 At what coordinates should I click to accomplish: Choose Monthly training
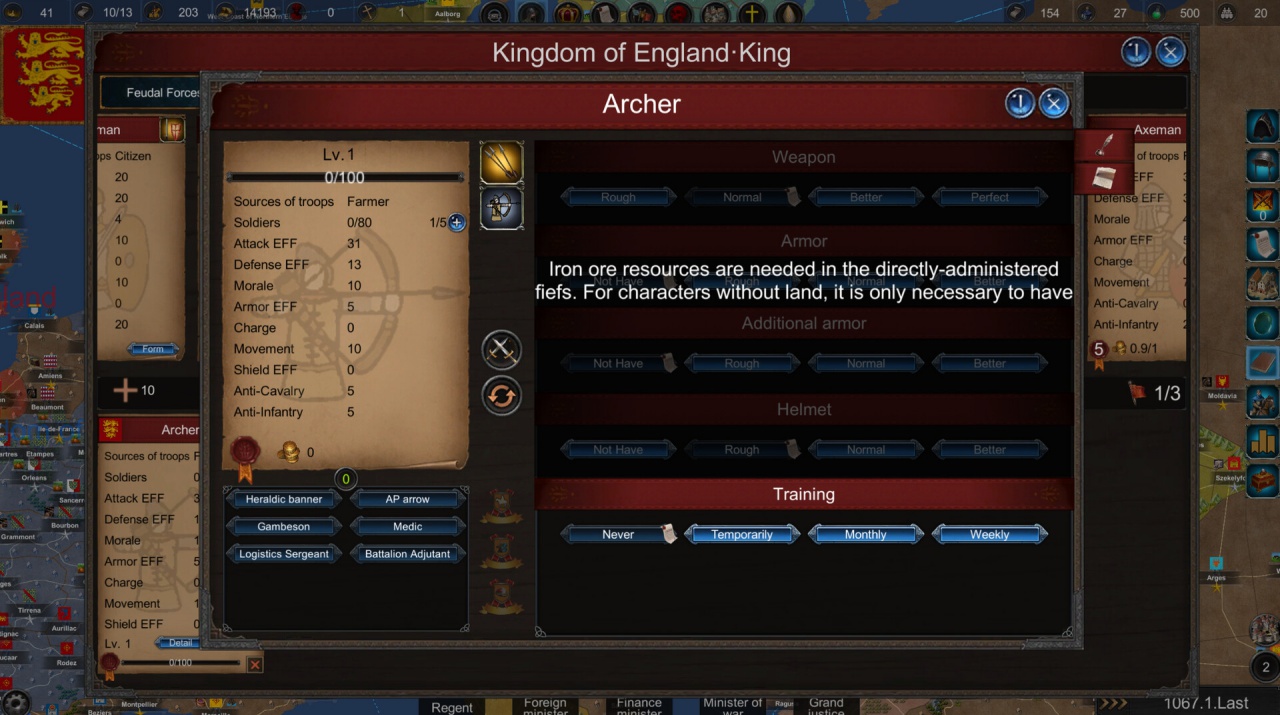[x=865, y=535]
